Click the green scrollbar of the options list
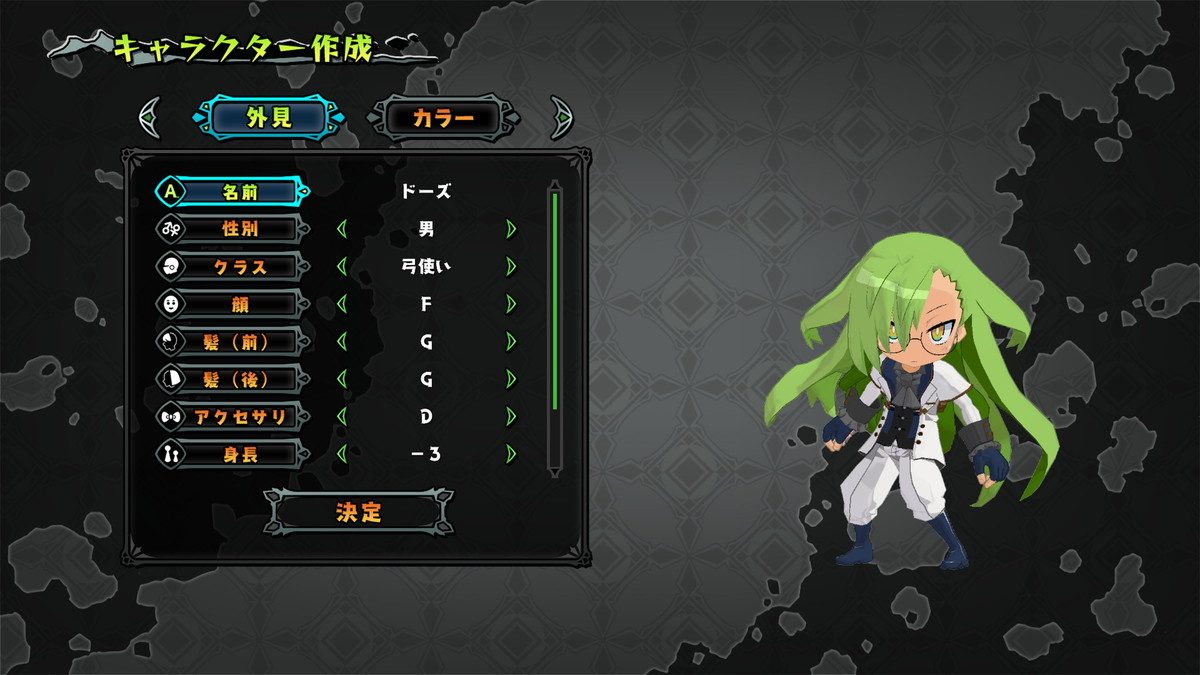This screenshot has width=1200, height=675. (555, 300)
